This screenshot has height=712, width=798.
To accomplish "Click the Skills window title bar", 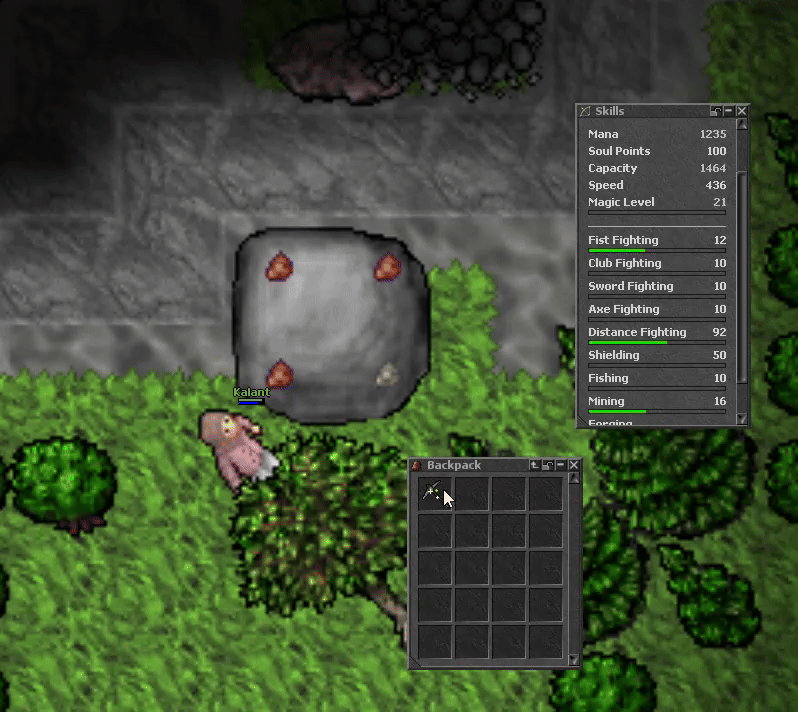I will [x=640, y=111].
